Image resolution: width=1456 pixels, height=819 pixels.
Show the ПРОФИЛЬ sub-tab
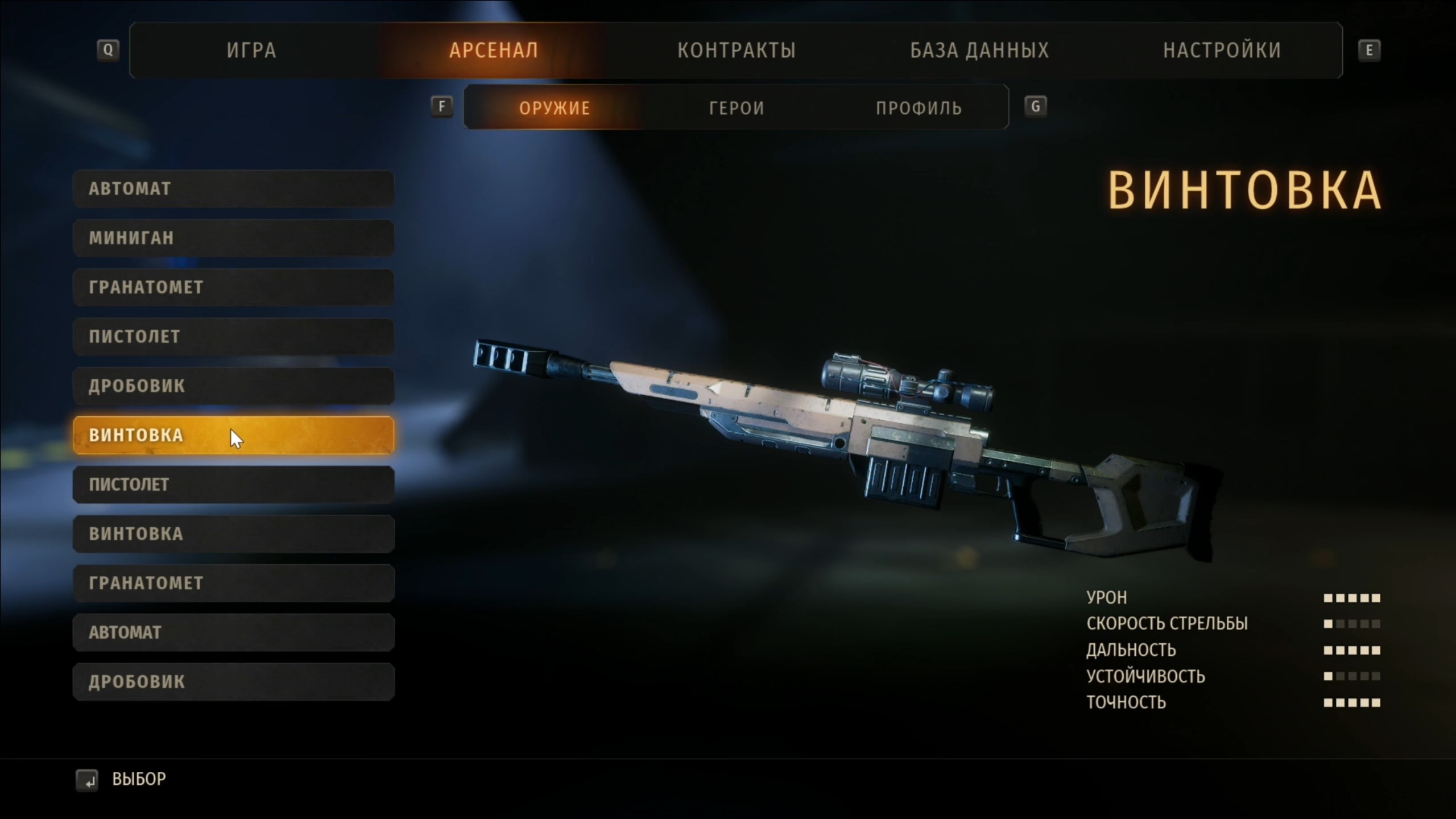pos(919,107)
